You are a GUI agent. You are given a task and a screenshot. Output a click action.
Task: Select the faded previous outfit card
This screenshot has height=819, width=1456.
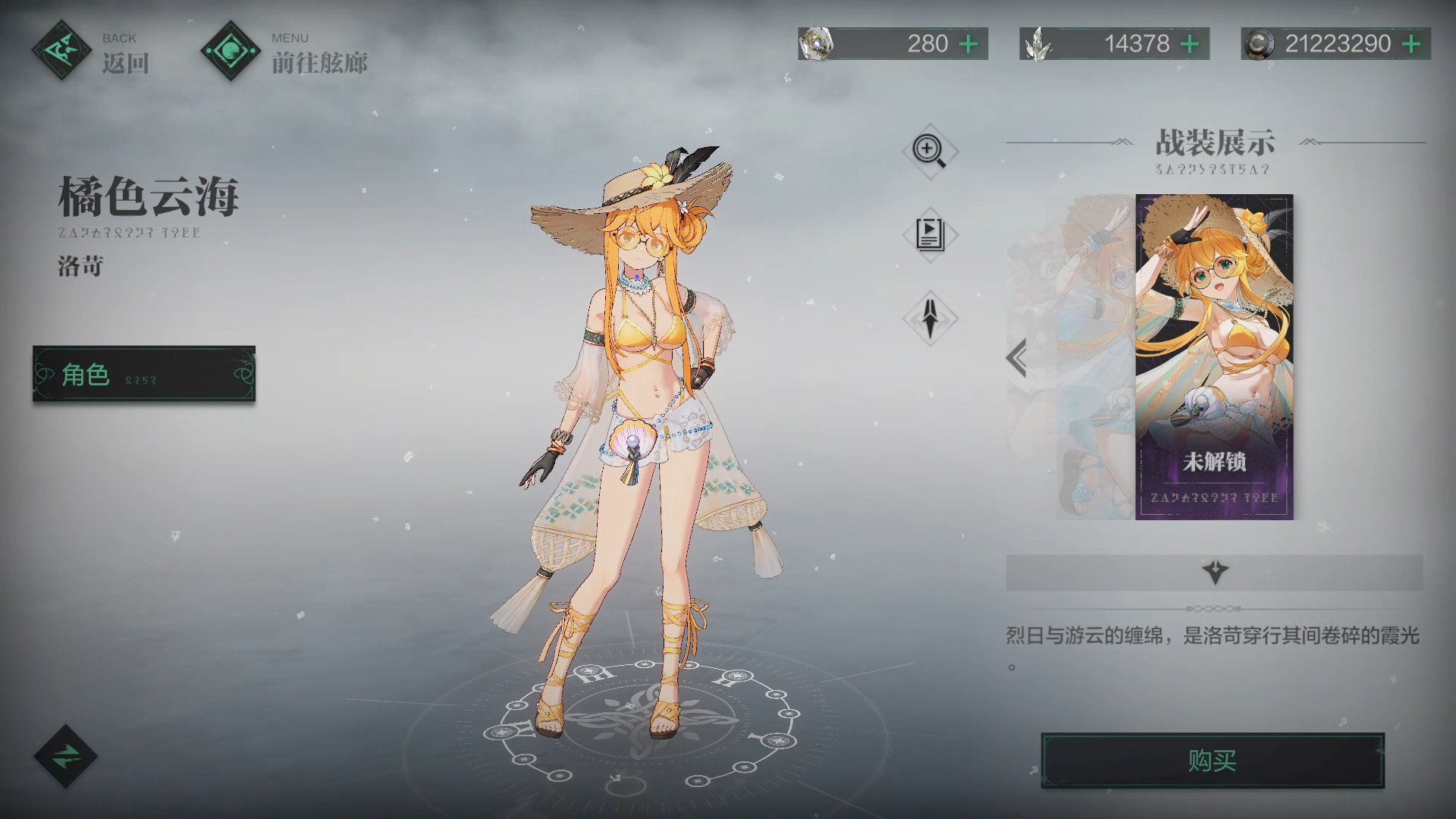pyautogui.click(x=1092, y=356)
